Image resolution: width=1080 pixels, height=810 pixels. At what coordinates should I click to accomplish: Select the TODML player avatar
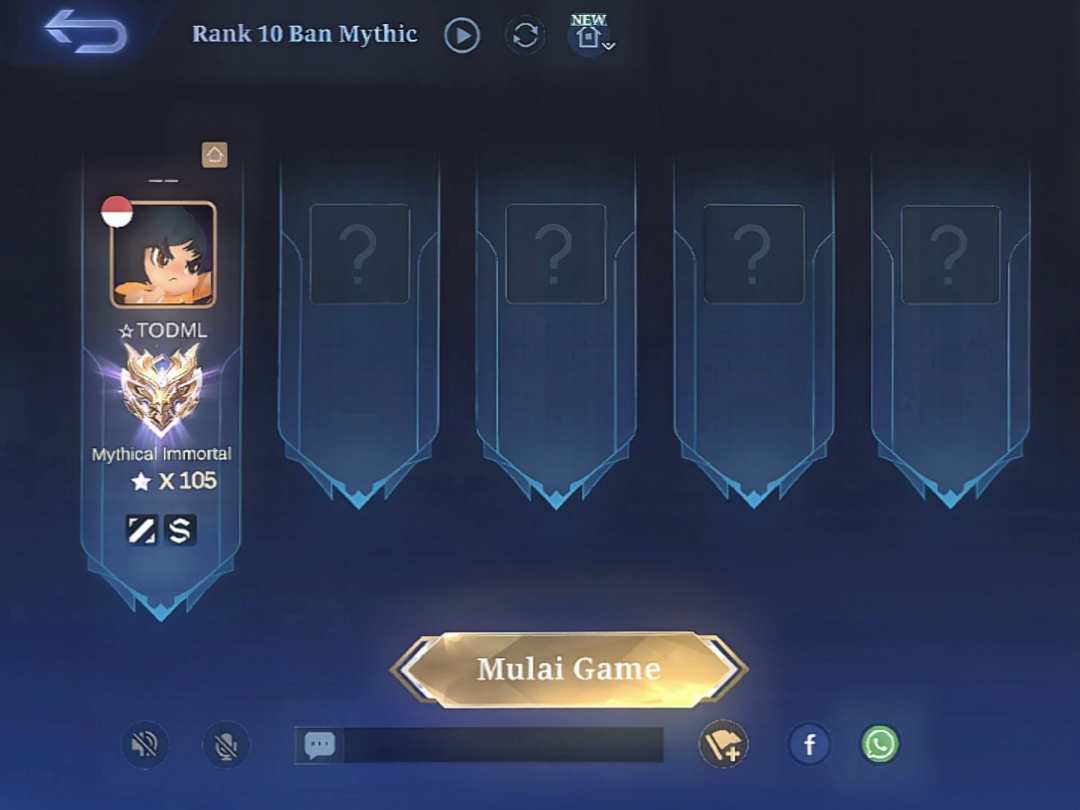point(163,254)
